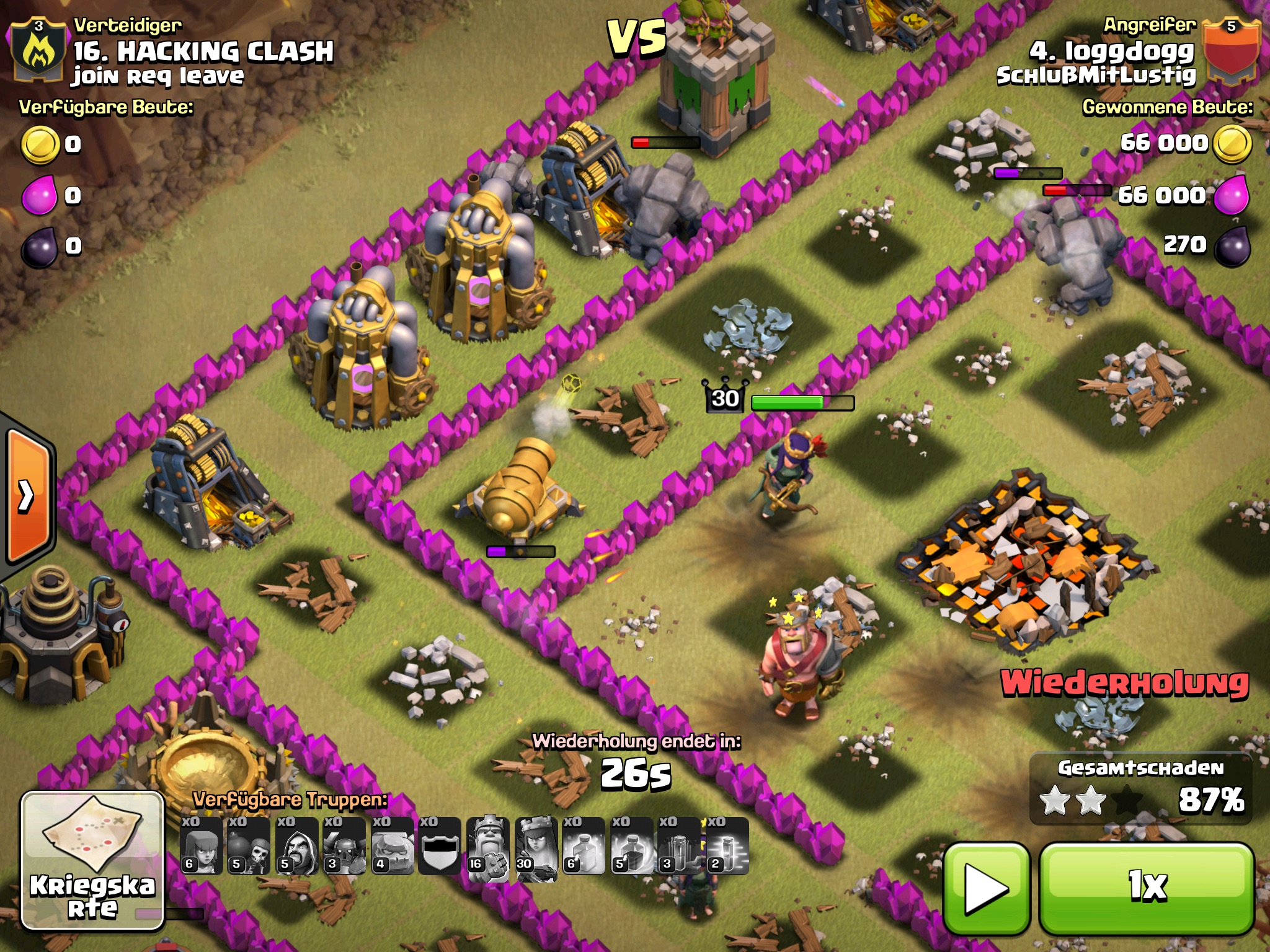Click the attacker's red clan badge
Viewport: 1270px width, 952px height.
[1230, 50]
